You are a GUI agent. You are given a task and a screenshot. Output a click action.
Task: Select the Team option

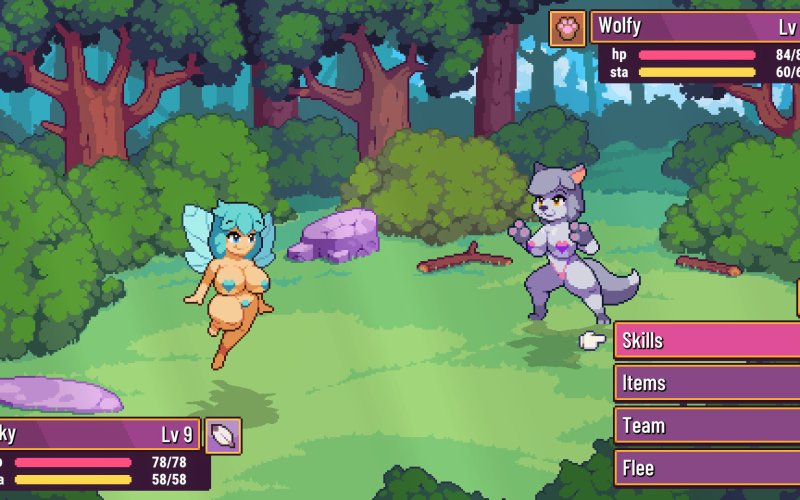coord(706,426)
